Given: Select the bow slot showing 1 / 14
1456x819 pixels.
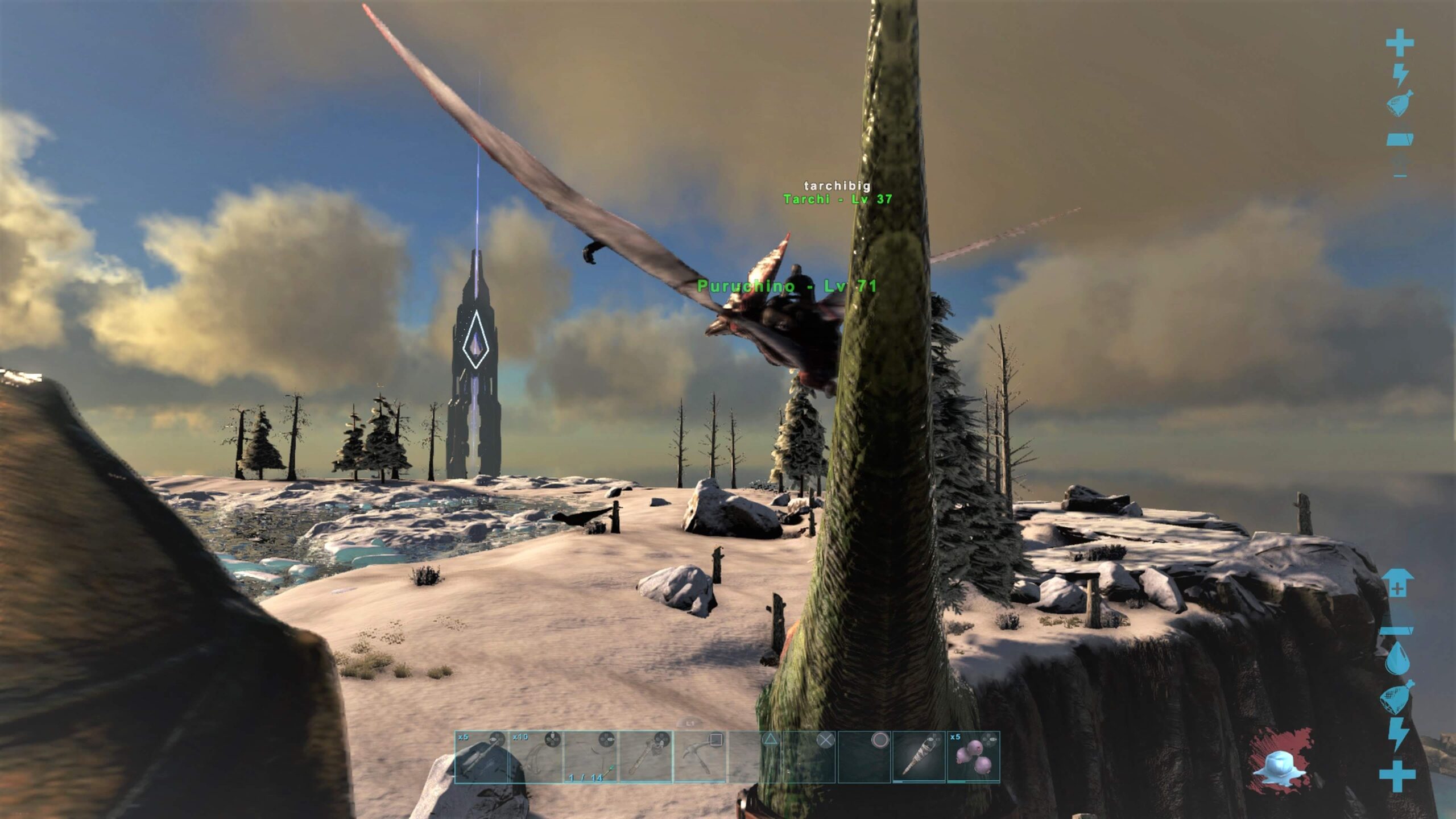Looking at the screenshot, I should pyautogui.click(x=590, y=758).
